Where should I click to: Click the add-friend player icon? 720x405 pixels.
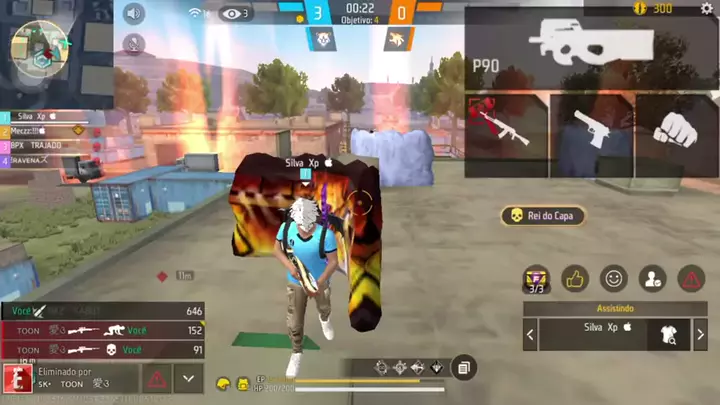(x=652, y=279)
